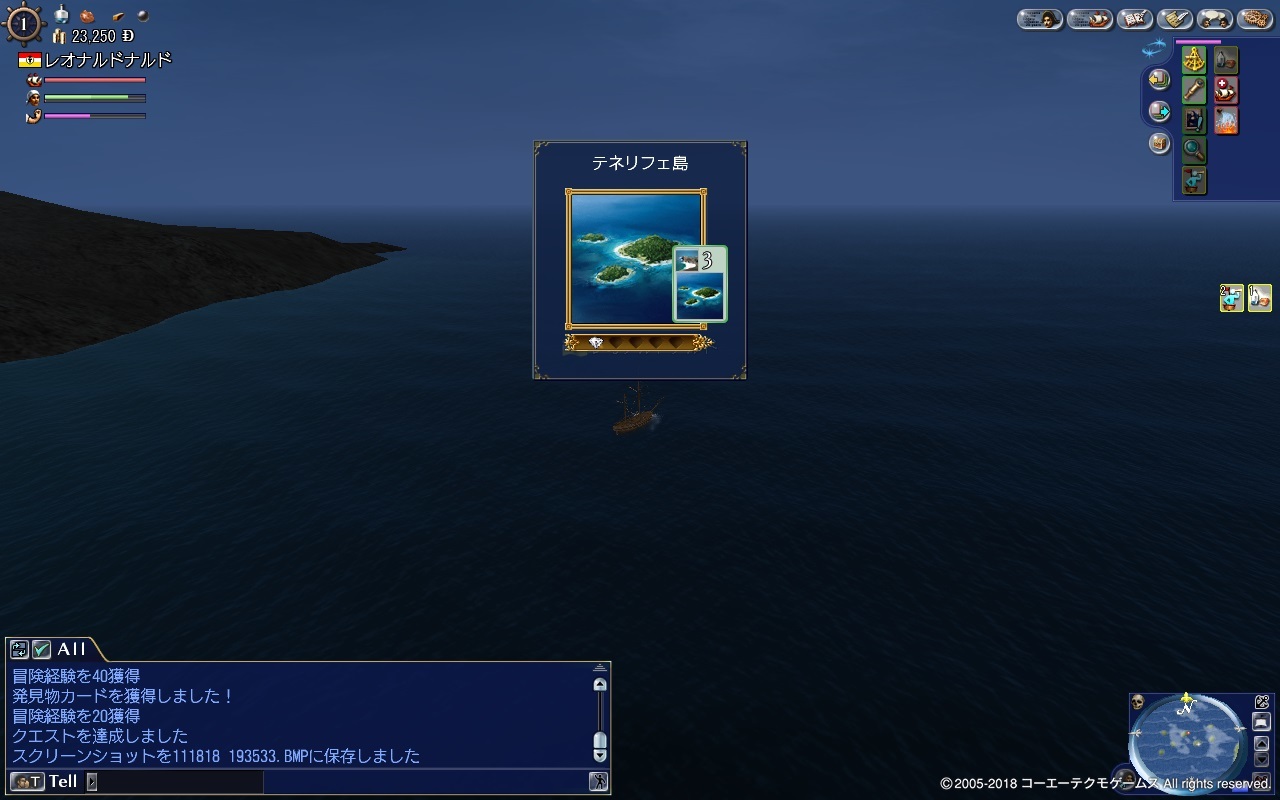The width and height of the screenshot is (1280, 800).
Task: Switch to the All chat tab
Action: point(70,650)
